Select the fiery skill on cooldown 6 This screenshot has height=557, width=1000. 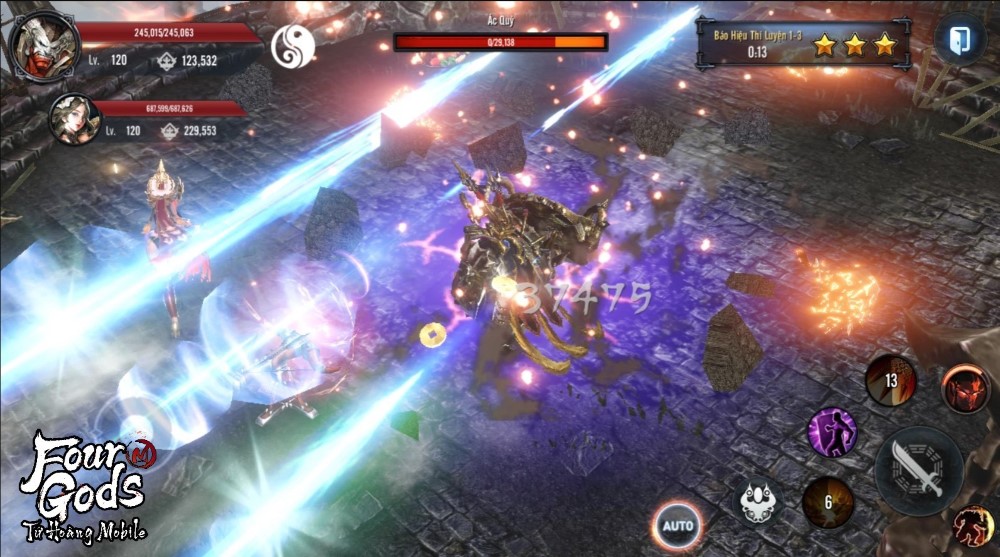click(827, 501)
